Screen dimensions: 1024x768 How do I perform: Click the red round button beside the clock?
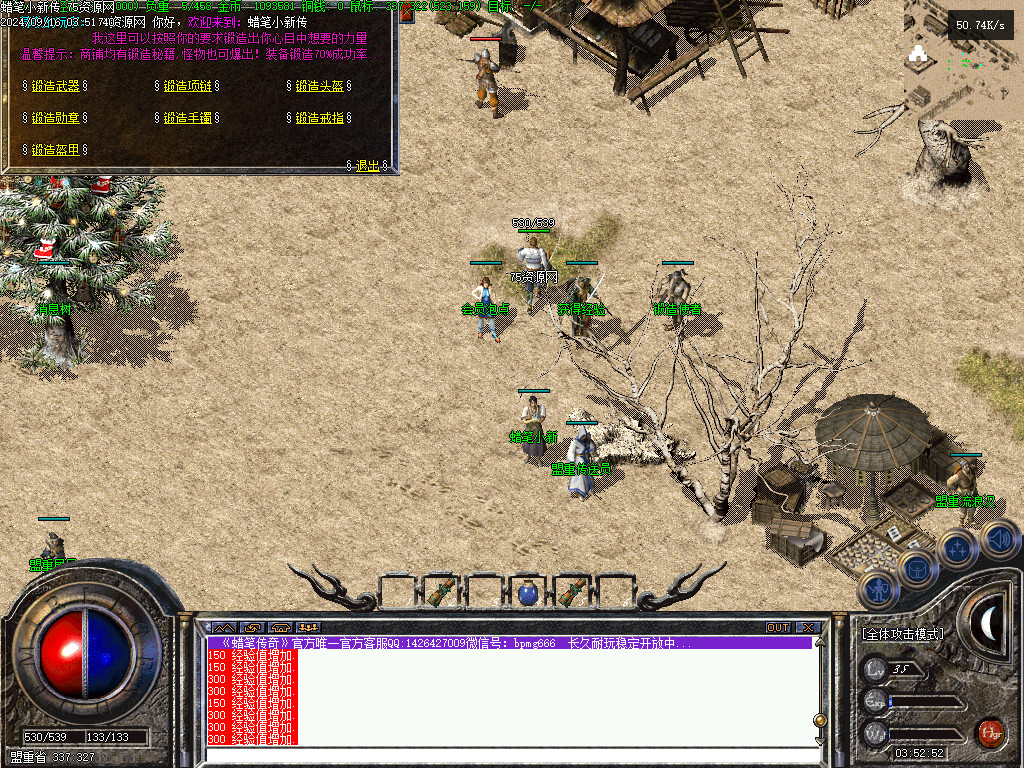(x=990, y=733)
